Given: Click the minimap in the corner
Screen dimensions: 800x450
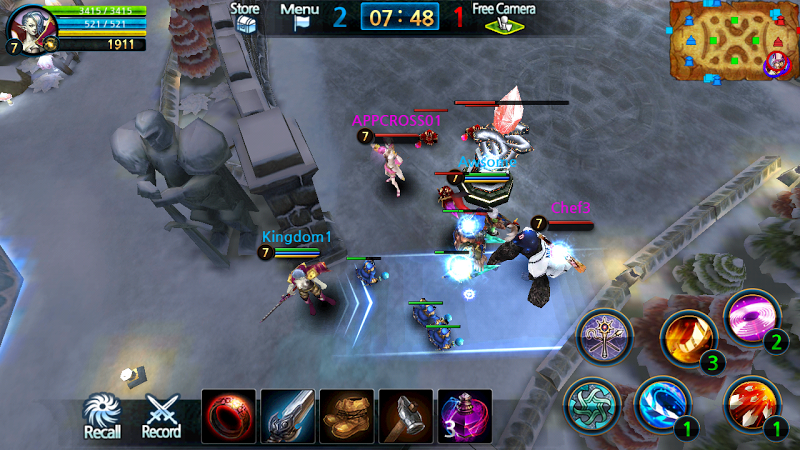Looking at the screenshot, I should pos(732,41).
